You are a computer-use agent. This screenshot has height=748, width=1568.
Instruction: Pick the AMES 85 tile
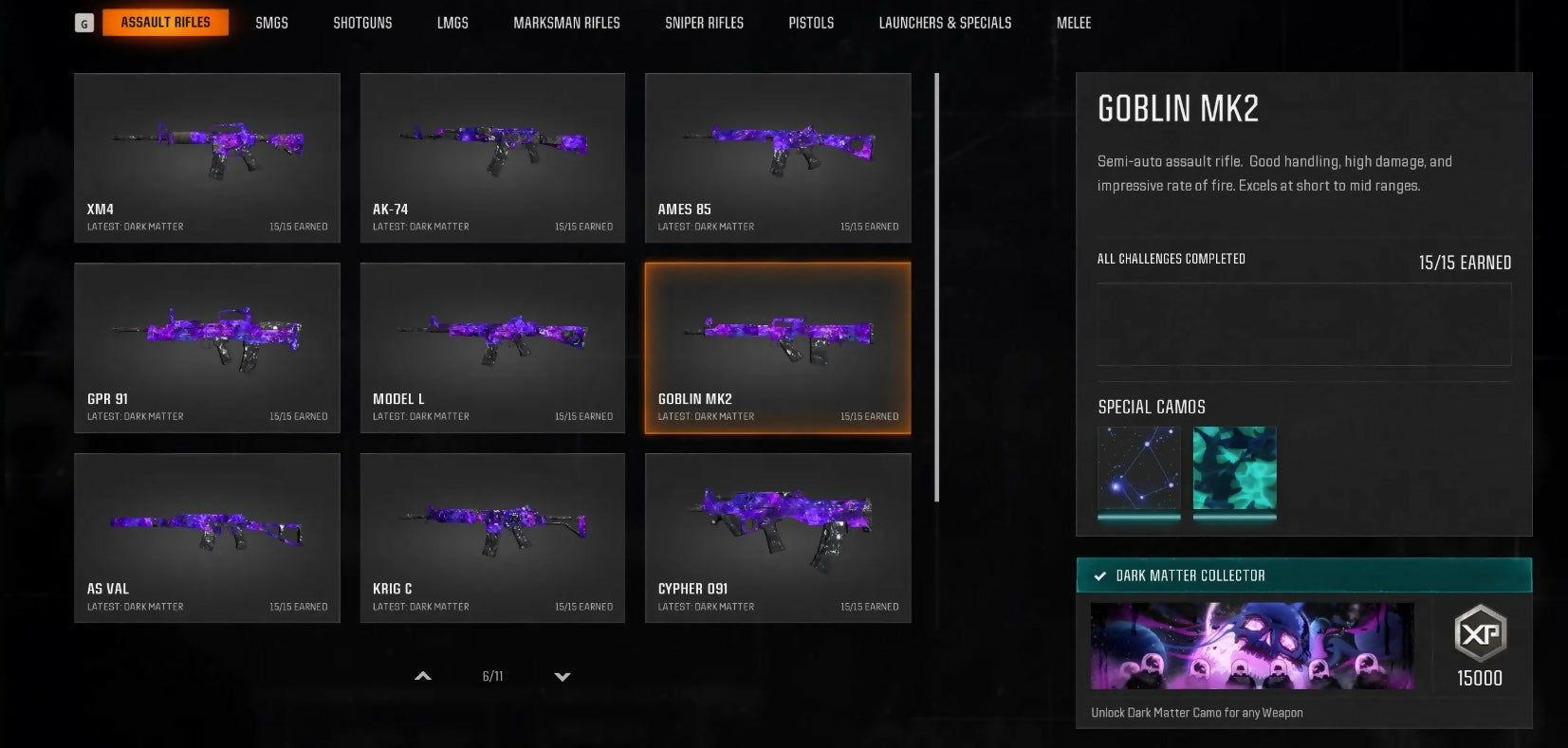[x=778, y=157]
